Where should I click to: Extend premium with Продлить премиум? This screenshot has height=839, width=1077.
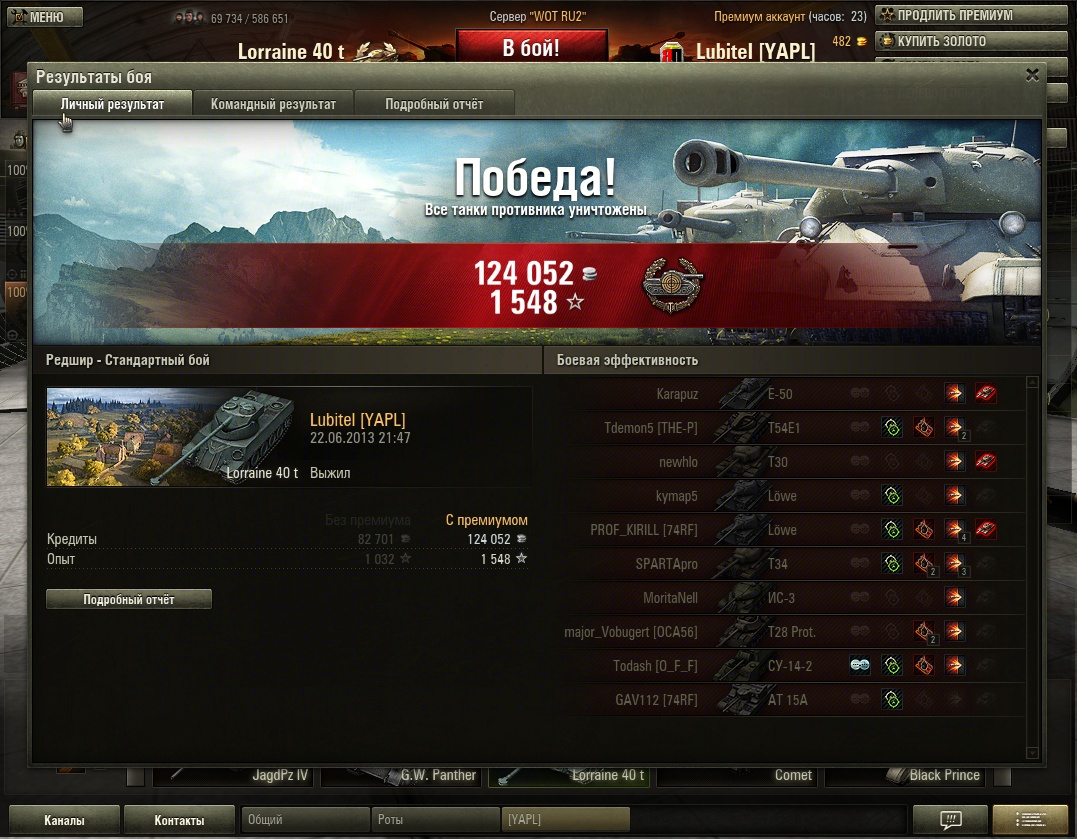(956, 15)
